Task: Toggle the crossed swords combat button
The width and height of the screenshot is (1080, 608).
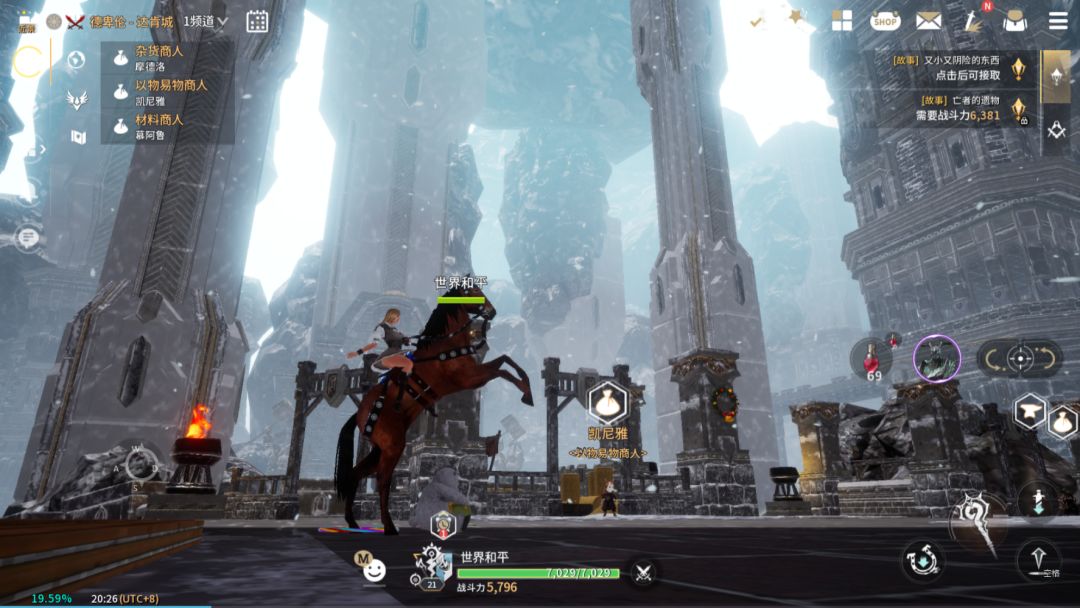Action: point(643,572)
